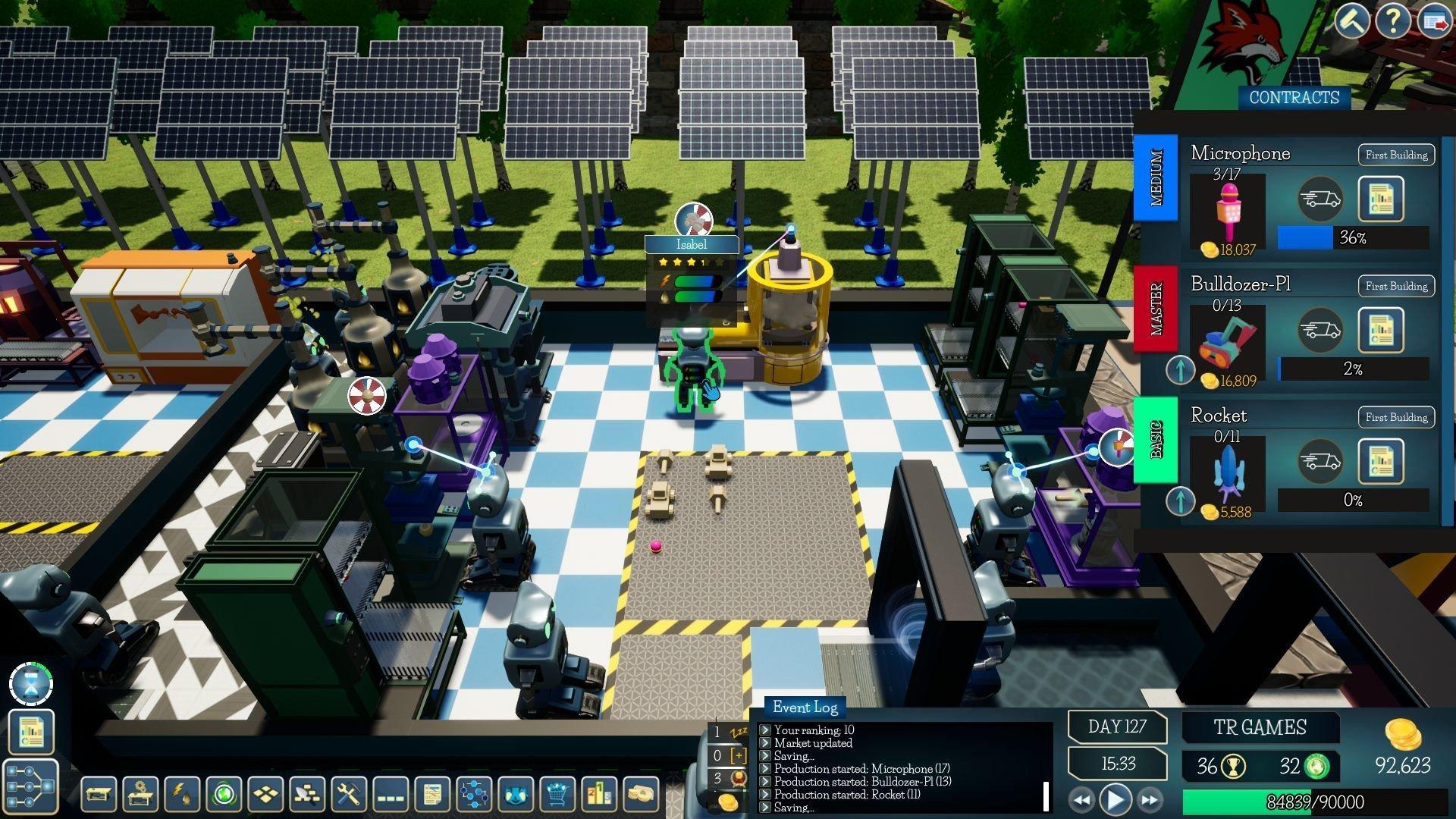1456x819 pixels.
Task: Click the Microphone 36% progress bar
Action: coord(1353,237)
